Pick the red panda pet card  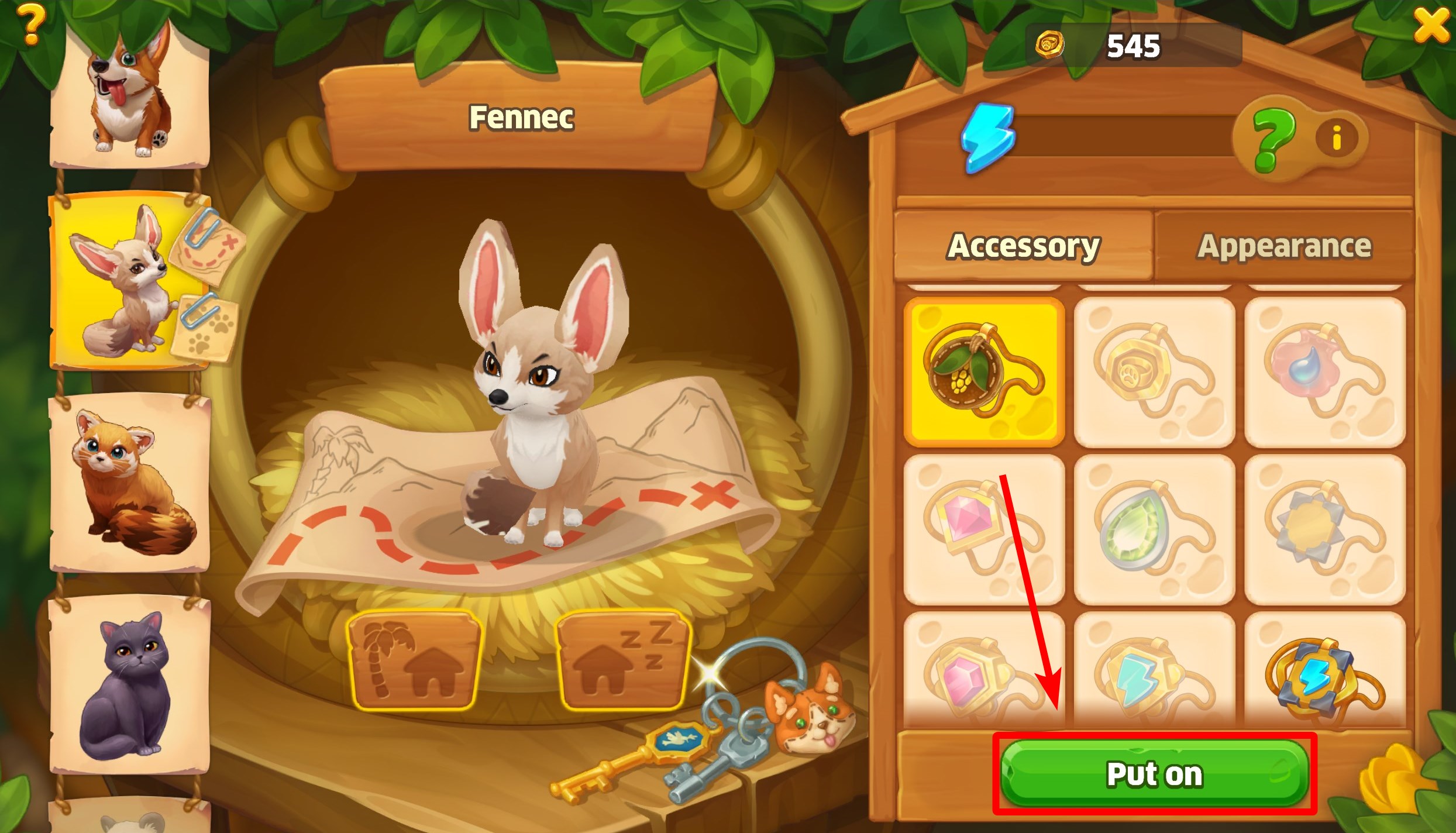click(129, 483)
